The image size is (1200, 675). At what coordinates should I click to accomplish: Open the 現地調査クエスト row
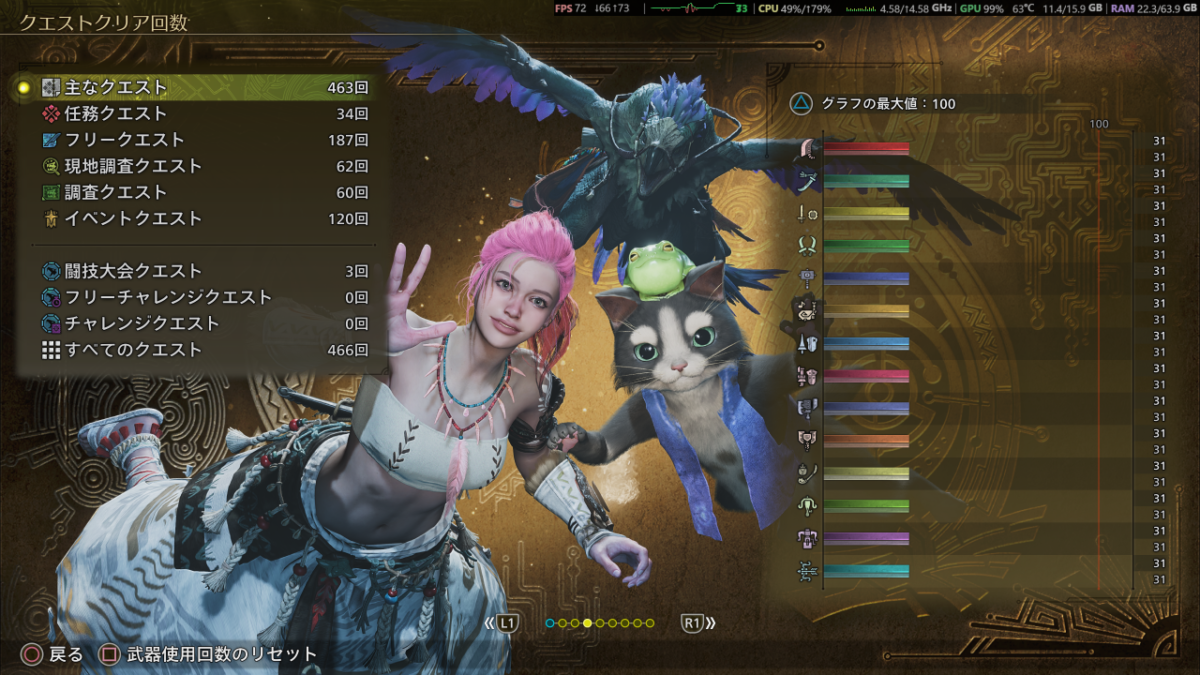click(200, 166)
